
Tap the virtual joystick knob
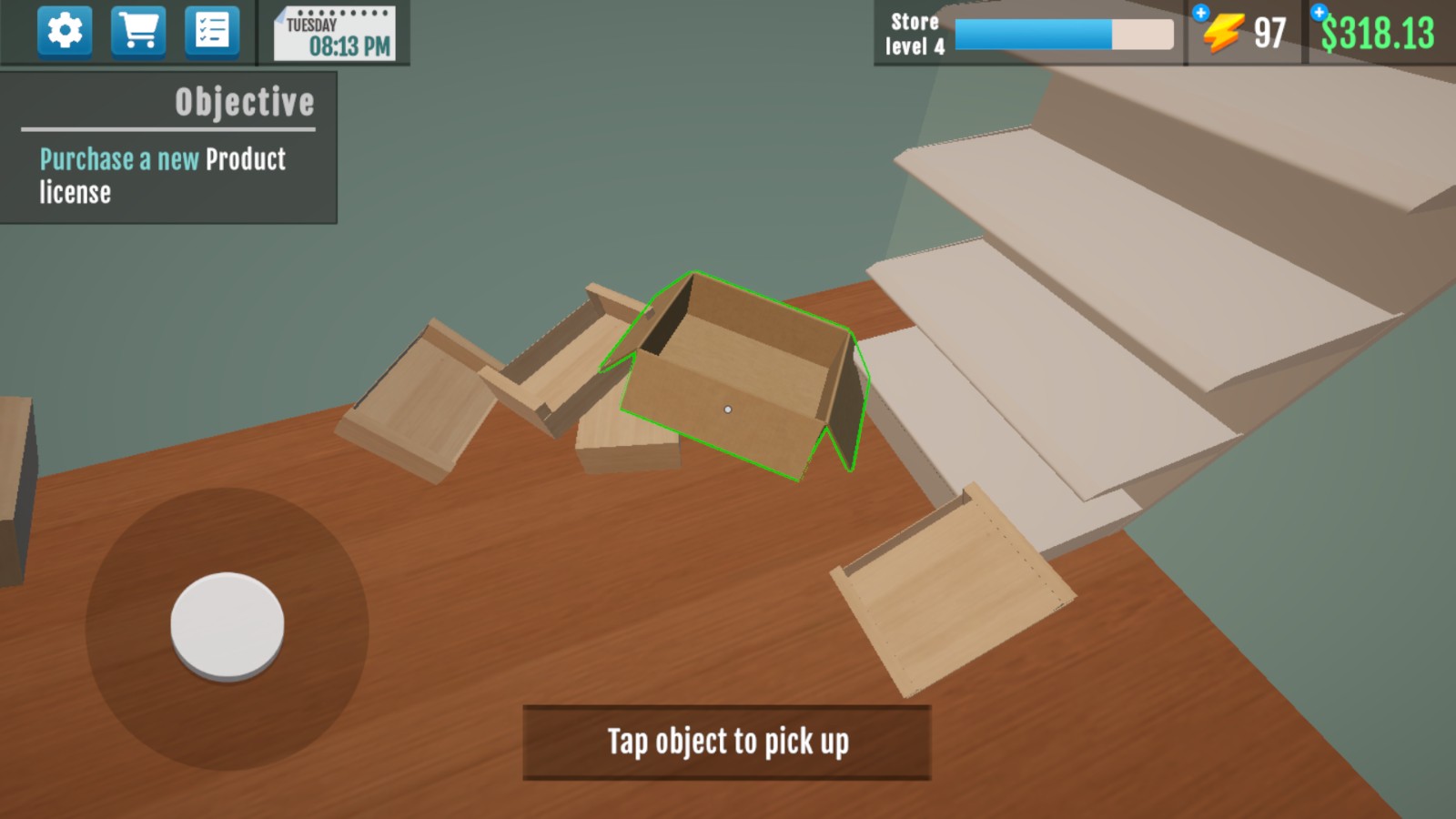pos(227,626)
